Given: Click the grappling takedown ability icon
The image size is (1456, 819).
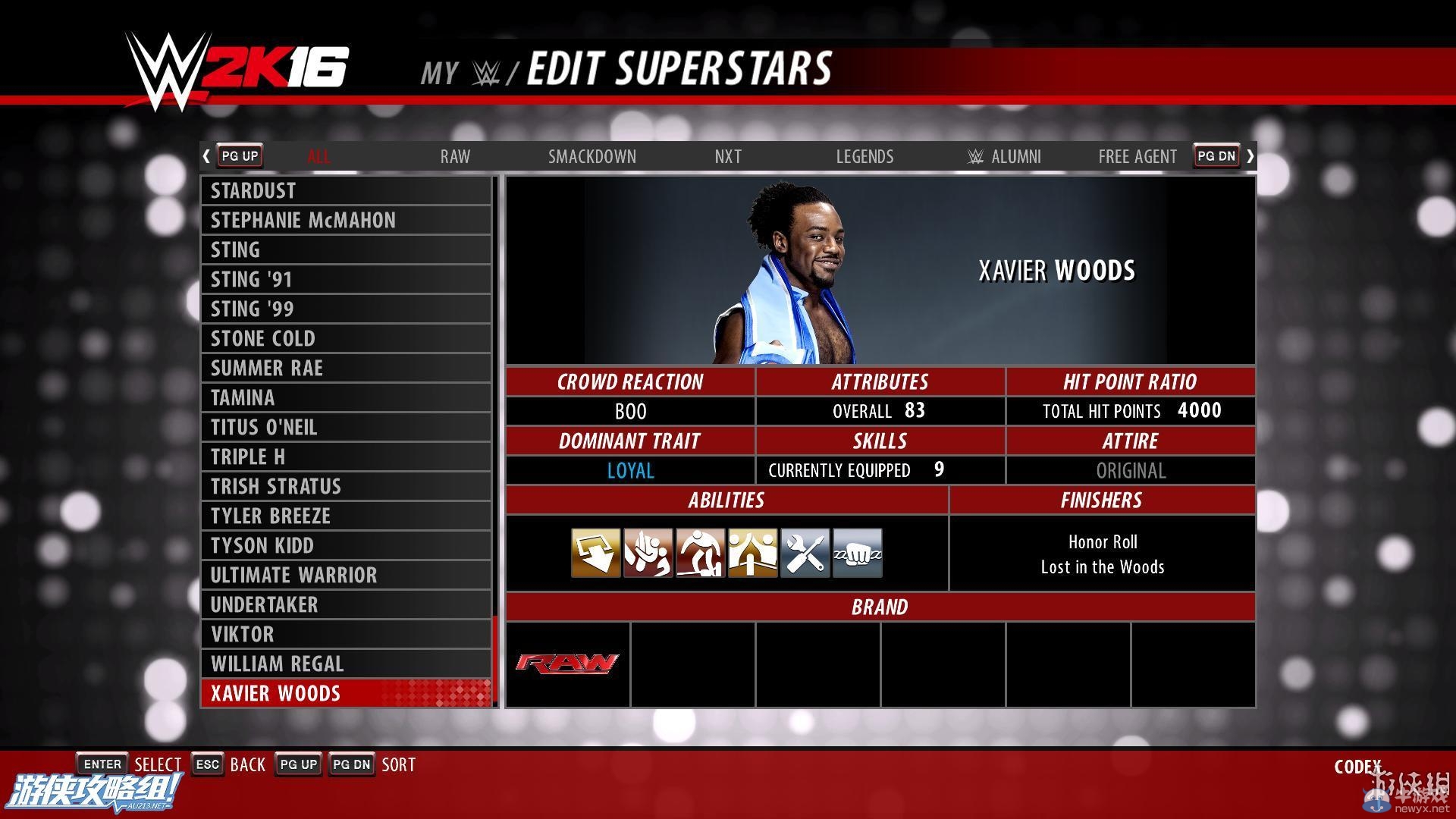Looking at the screenshot, I should point(648,553).
